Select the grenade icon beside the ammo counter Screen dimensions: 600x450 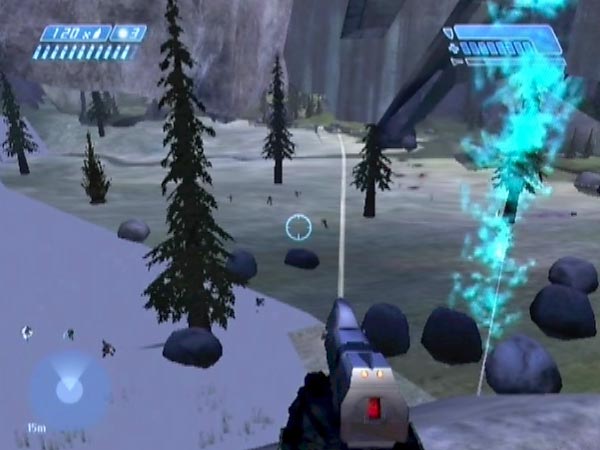[x=123, y=33]
